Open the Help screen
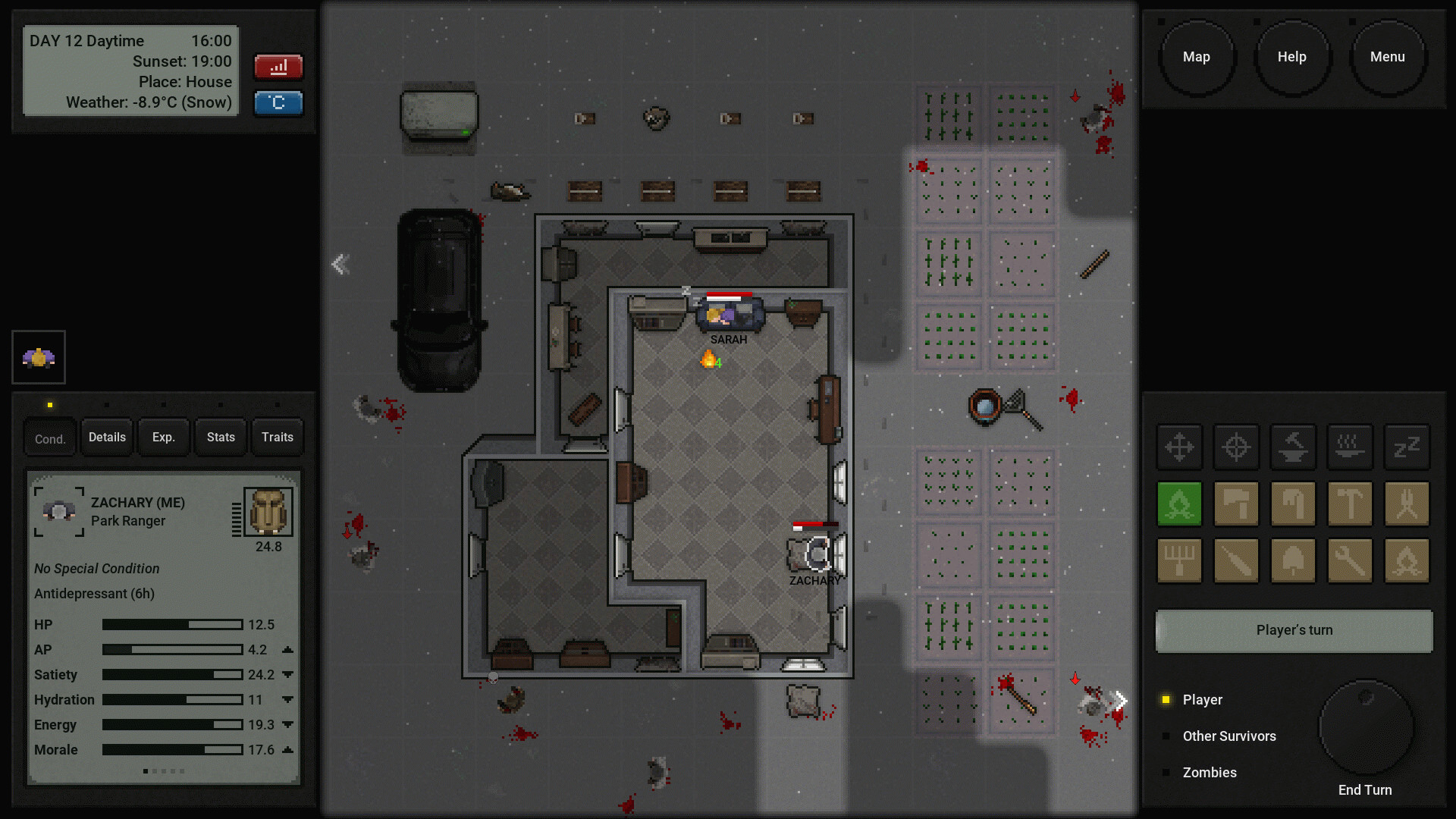 tap(1291, 57)
